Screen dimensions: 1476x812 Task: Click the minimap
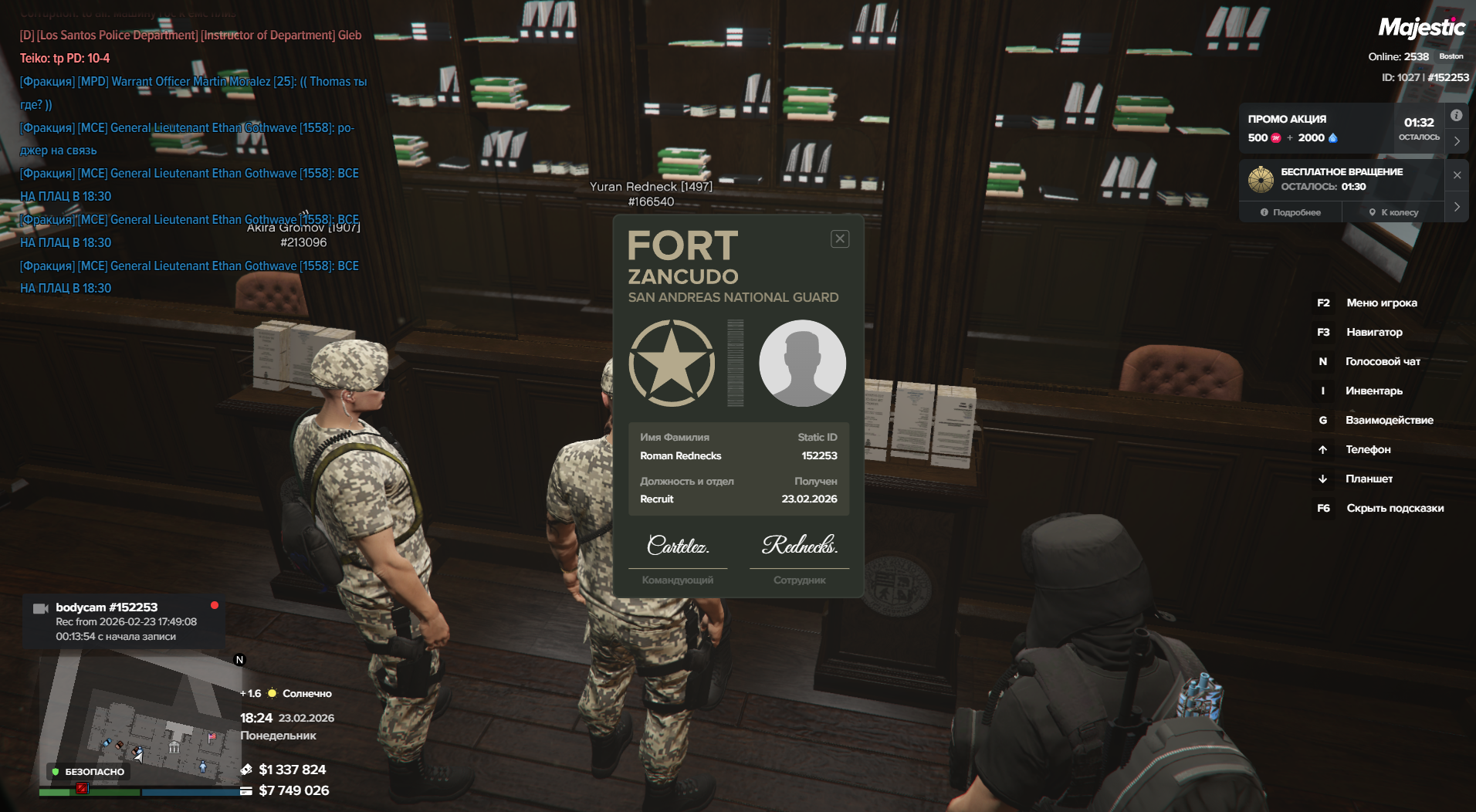click(x=139, y=722)
